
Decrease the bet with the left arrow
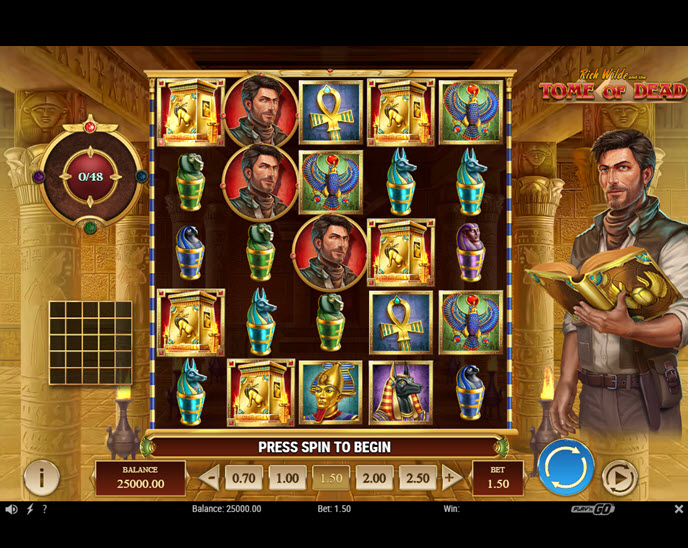click(210, 478)
